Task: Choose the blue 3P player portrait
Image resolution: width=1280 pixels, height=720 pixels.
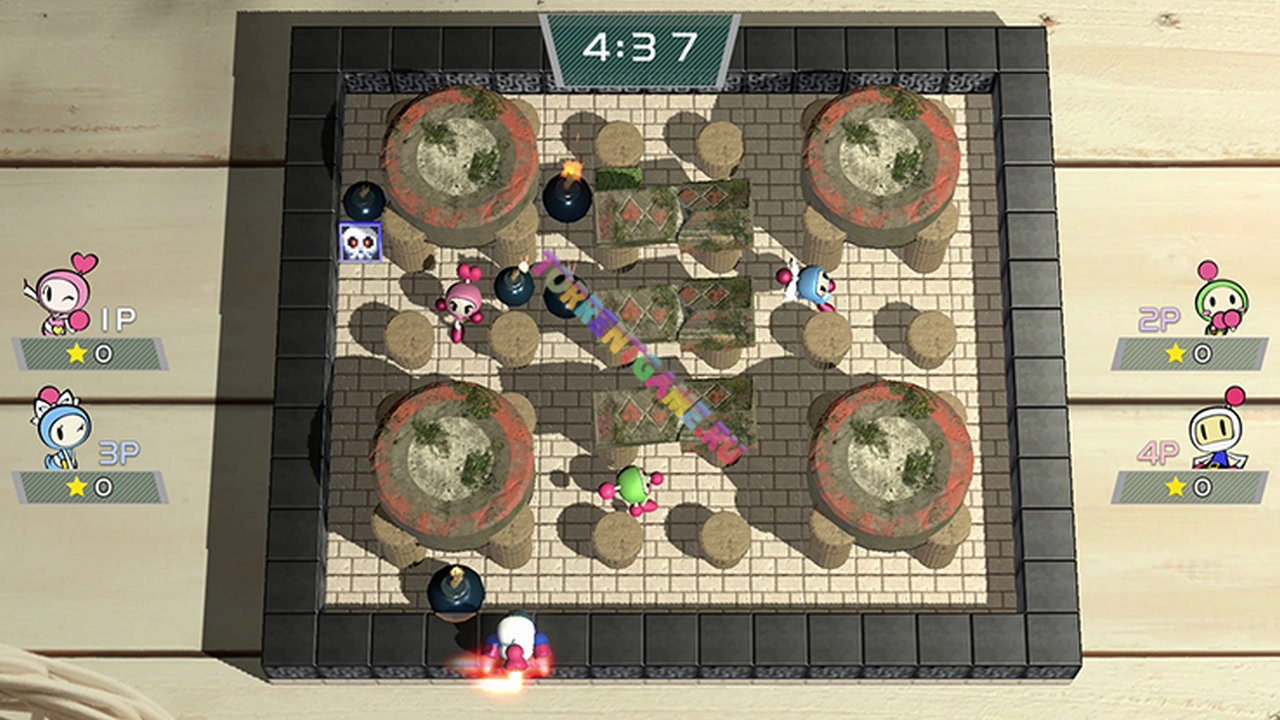Action: tap(61, 428)
